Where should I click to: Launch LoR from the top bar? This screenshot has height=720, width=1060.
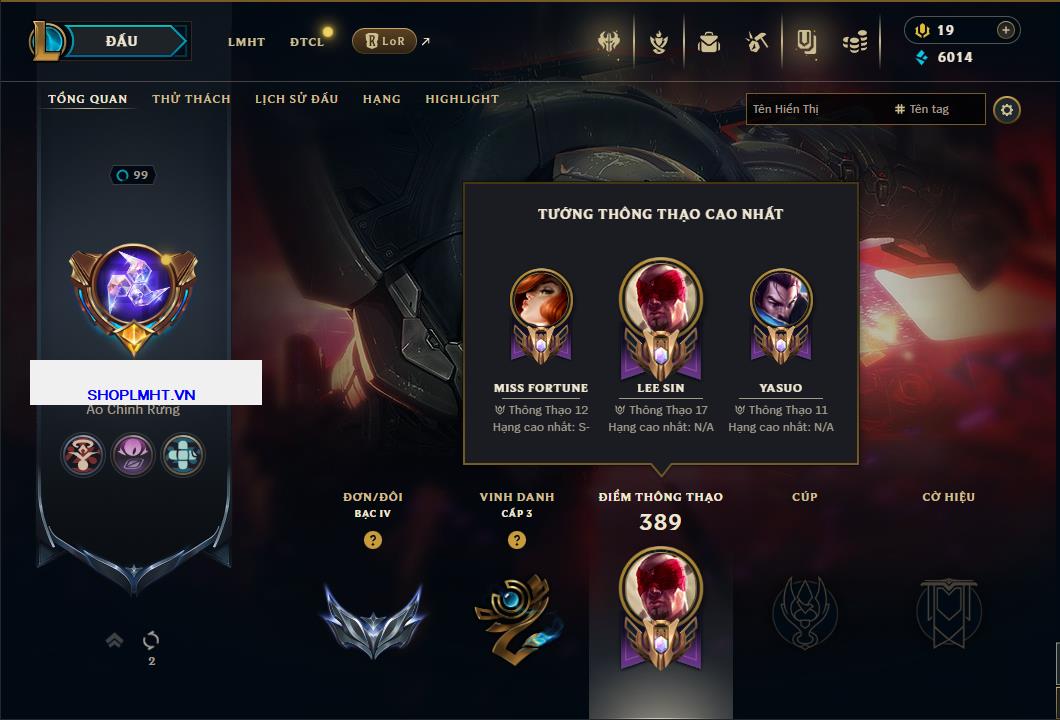tap(385, 41)
